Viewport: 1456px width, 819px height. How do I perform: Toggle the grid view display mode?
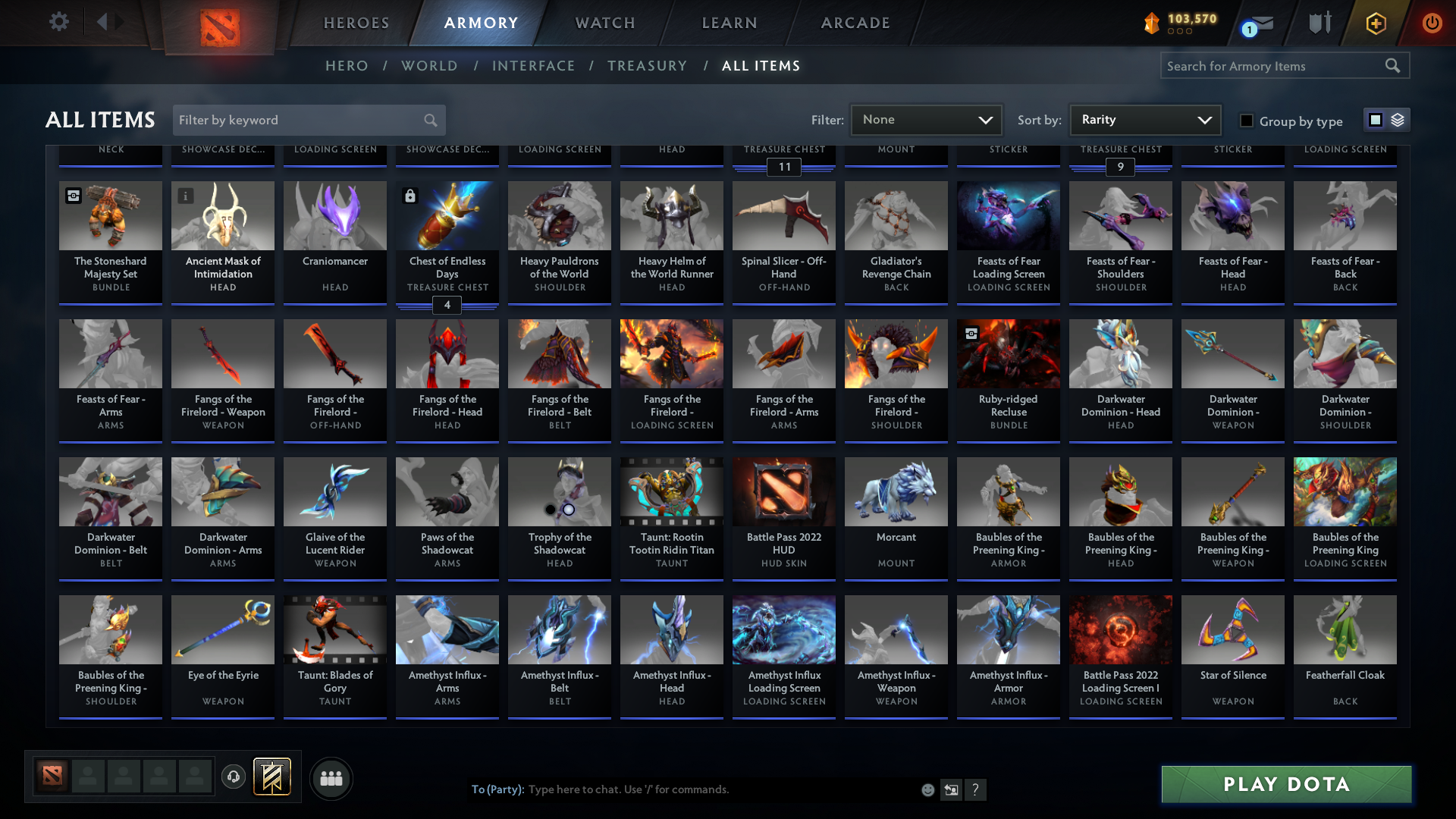coord(1375,119)
